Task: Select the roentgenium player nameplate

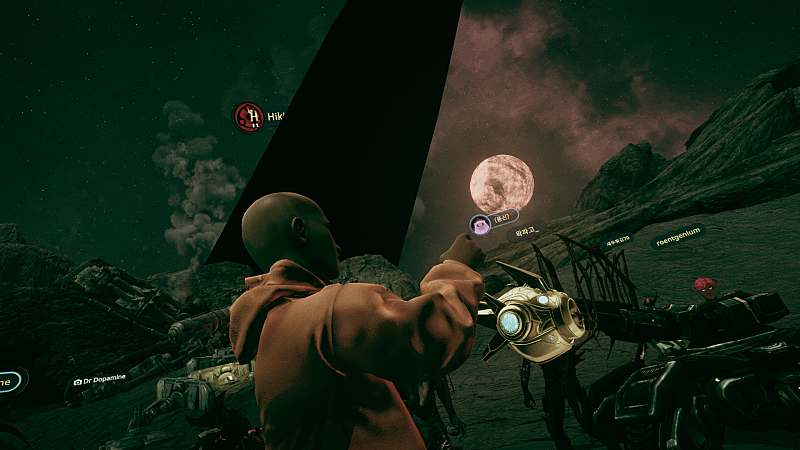Action: [677, 239]
